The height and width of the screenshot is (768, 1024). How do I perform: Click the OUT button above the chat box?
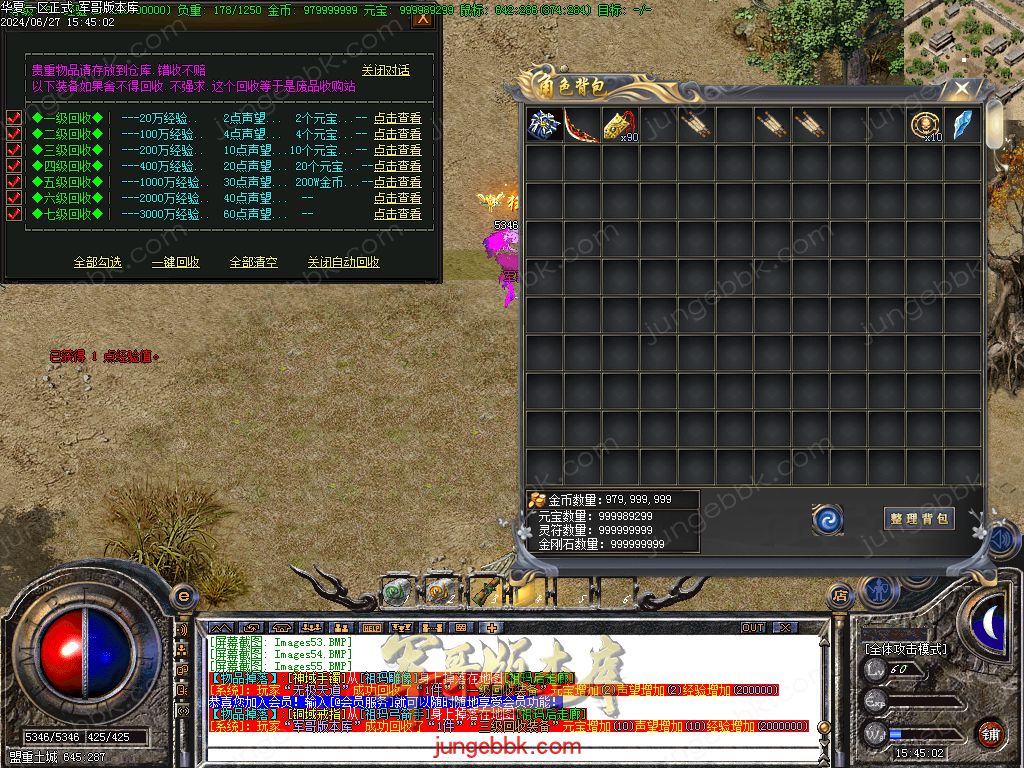753,627
